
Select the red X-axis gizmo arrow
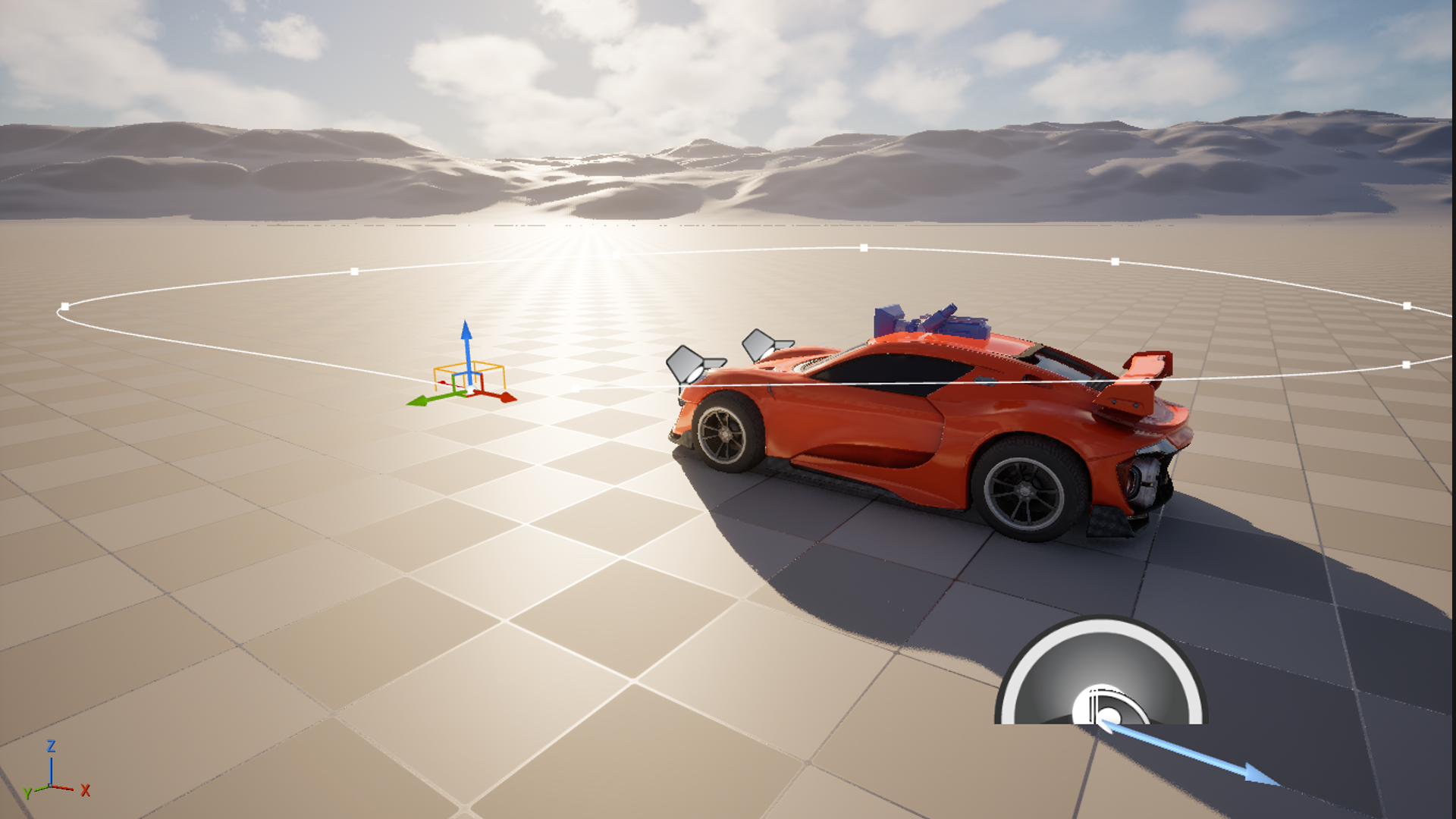click(506, 397)
